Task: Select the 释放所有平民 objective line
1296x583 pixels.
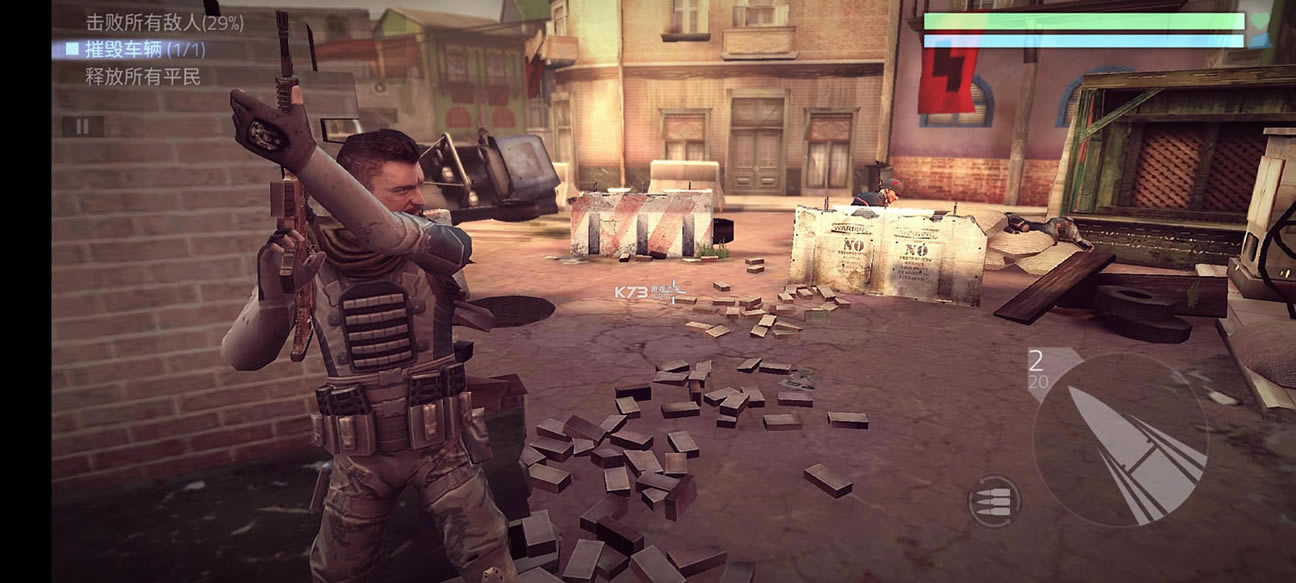Action: (143, 76)
